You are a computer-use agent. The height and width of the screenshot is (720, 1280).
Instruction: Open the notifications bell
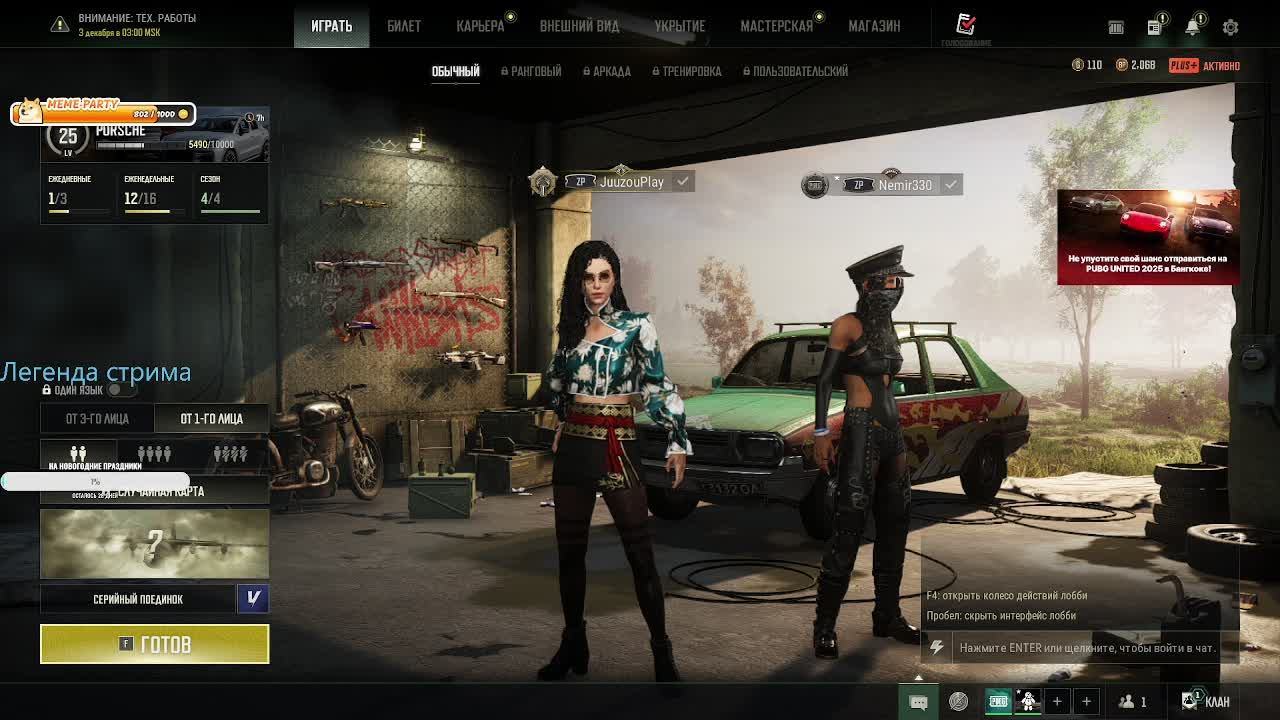coord(1192,27)
